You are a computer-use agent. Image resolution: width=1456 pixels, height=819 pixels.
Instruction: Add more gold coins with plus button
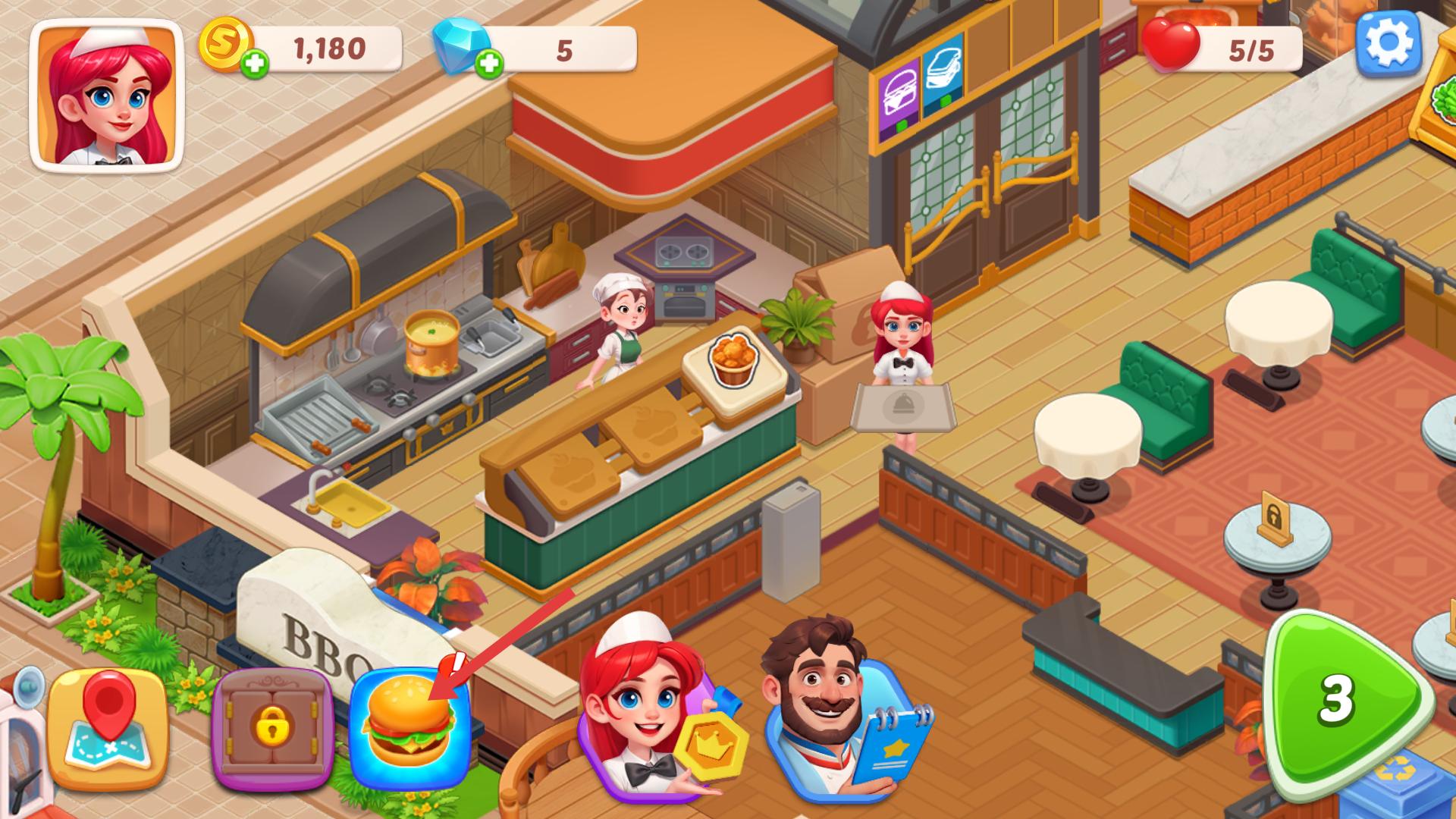[256, 64]
